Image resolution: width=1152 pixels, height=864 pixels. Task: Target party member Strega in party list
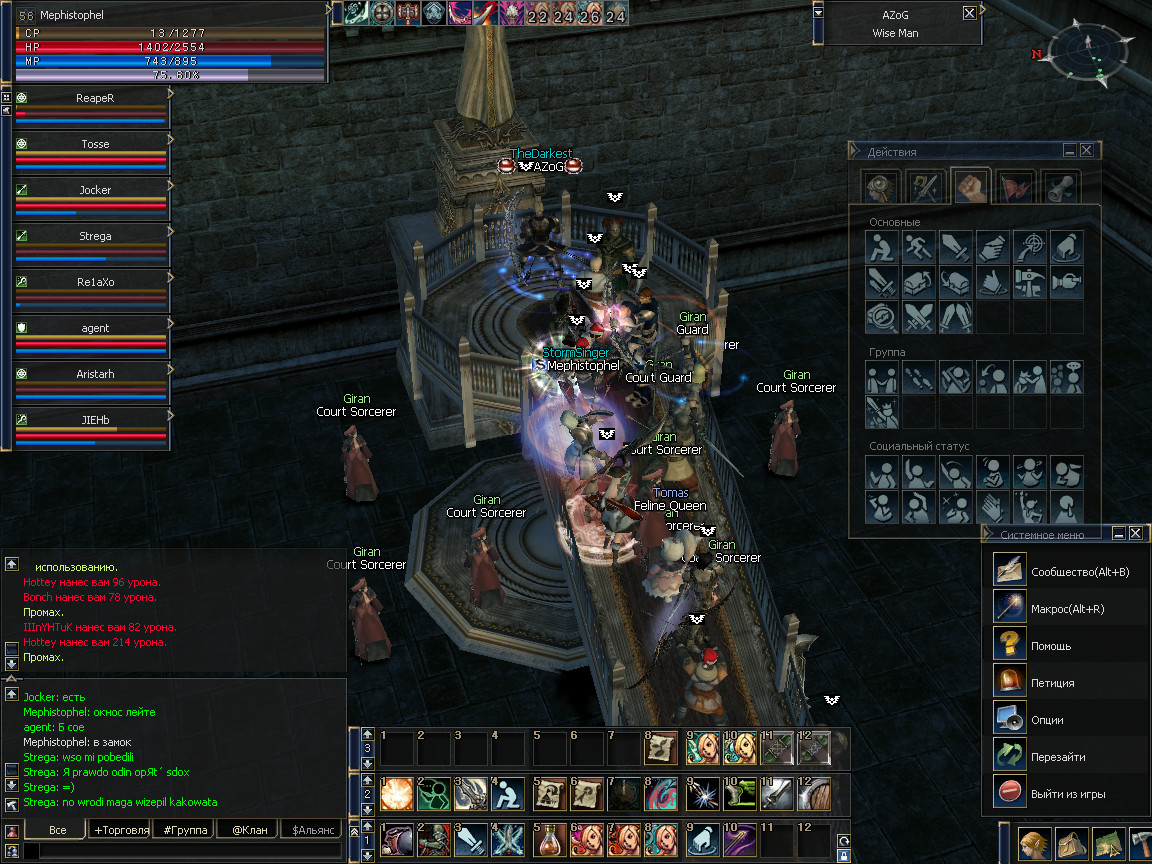click(x=95, y=236)
